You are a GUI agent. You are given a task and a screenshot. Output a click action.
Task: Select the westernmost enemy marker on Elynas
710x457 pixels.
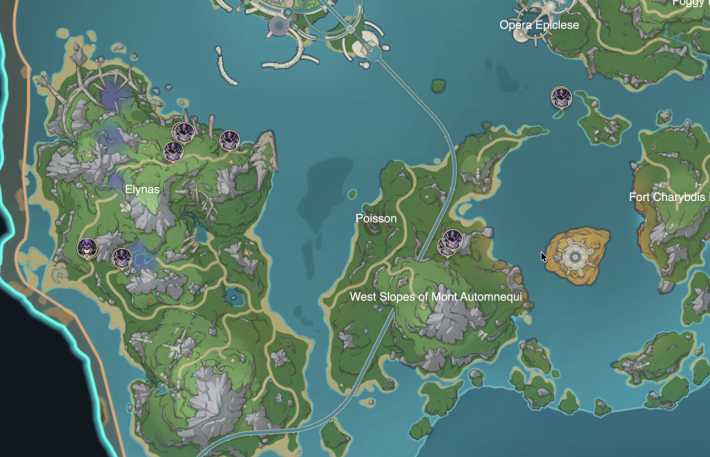(88, 248)
